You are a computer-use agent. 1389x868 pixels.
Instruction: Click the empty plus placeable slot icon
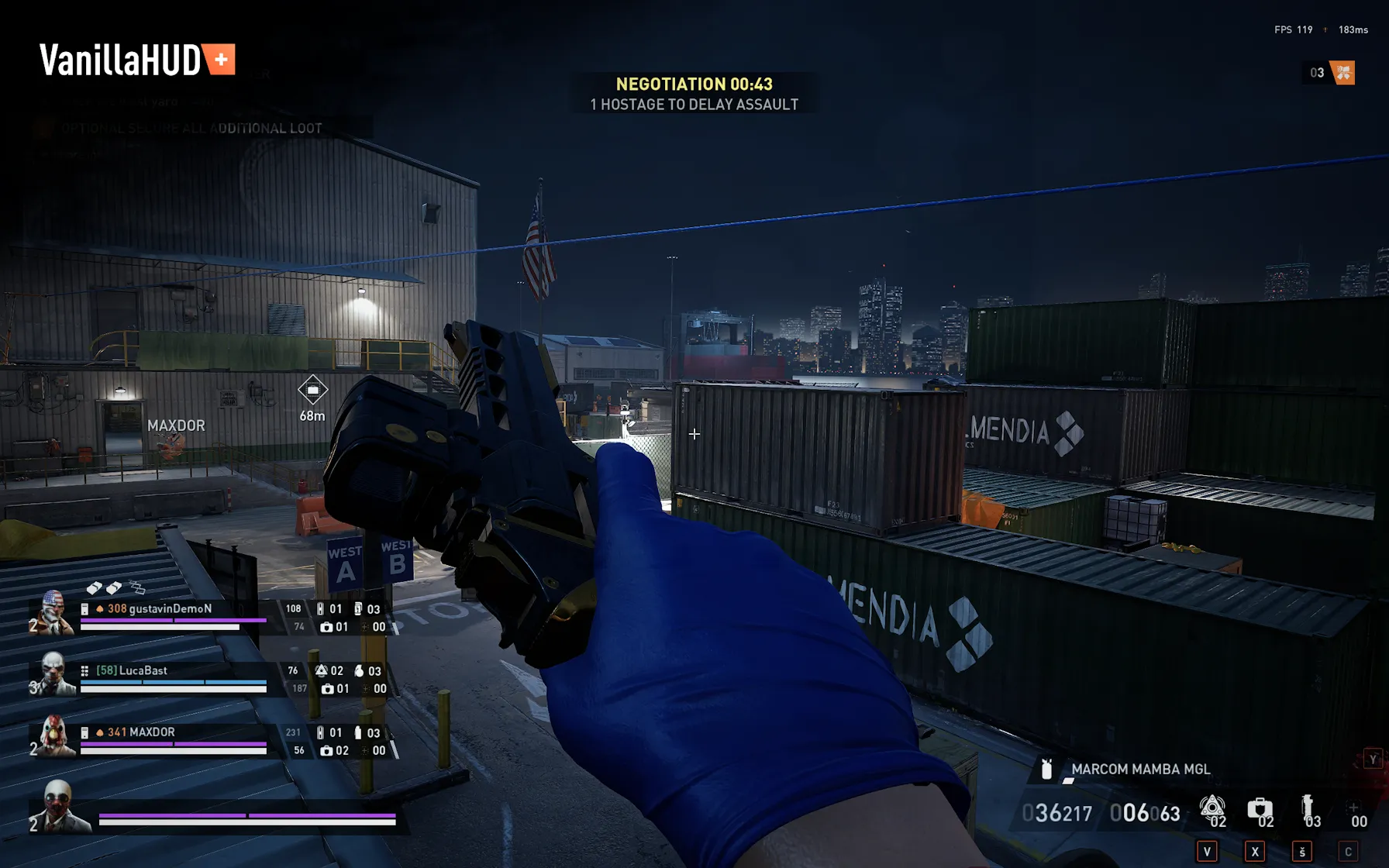1353,808
